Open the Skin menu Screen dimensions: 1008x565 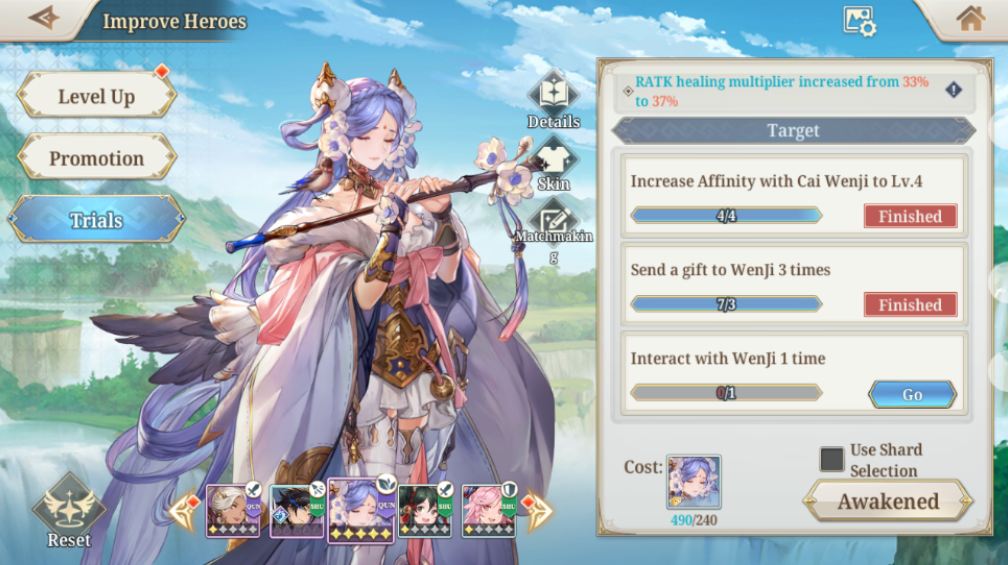[x=553, y=163]
